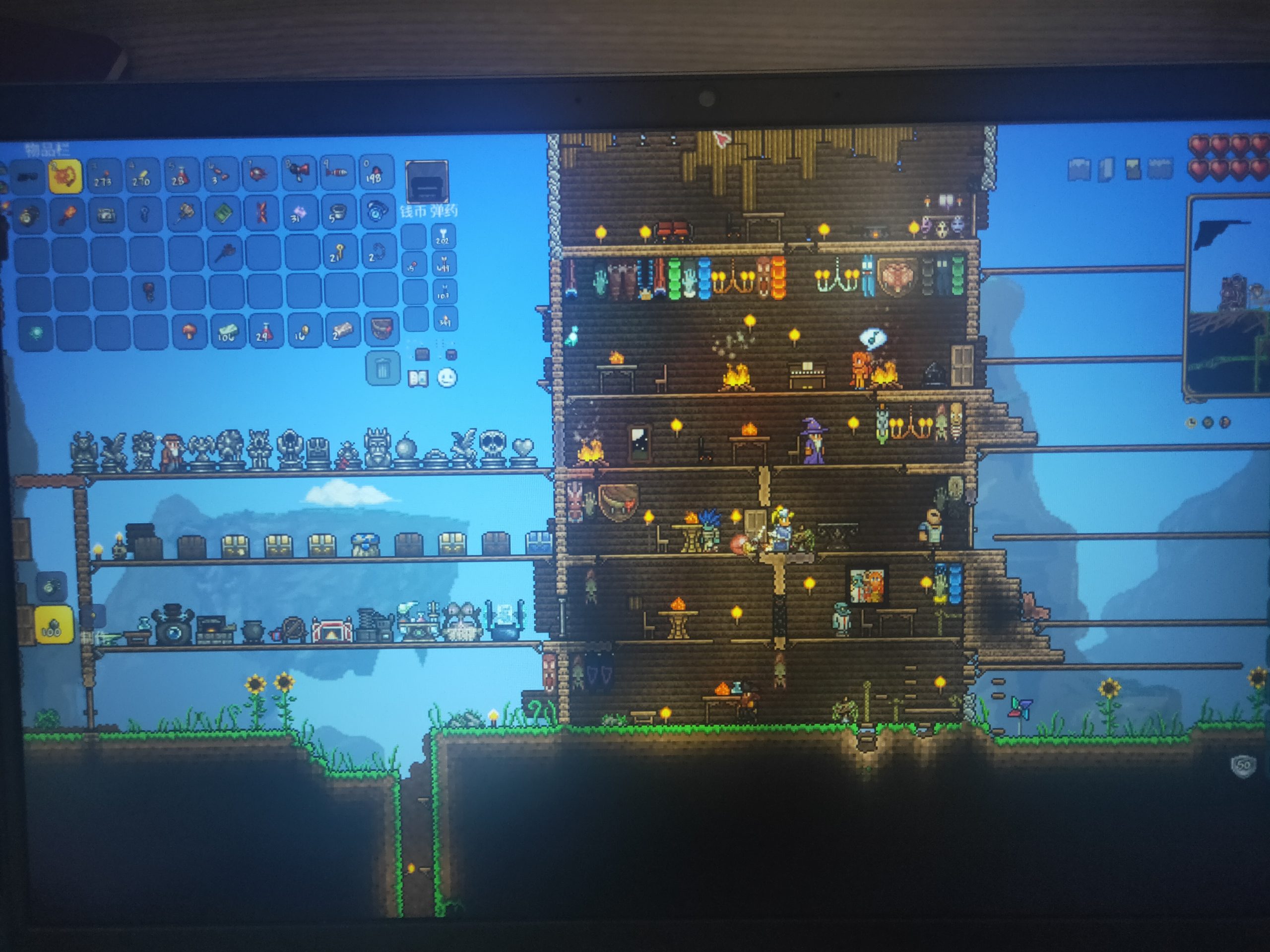Select the yellow item stack of 270
The width and height of the screenshot is (1270, 952).
pyautogui.click(x=141, y=175)
